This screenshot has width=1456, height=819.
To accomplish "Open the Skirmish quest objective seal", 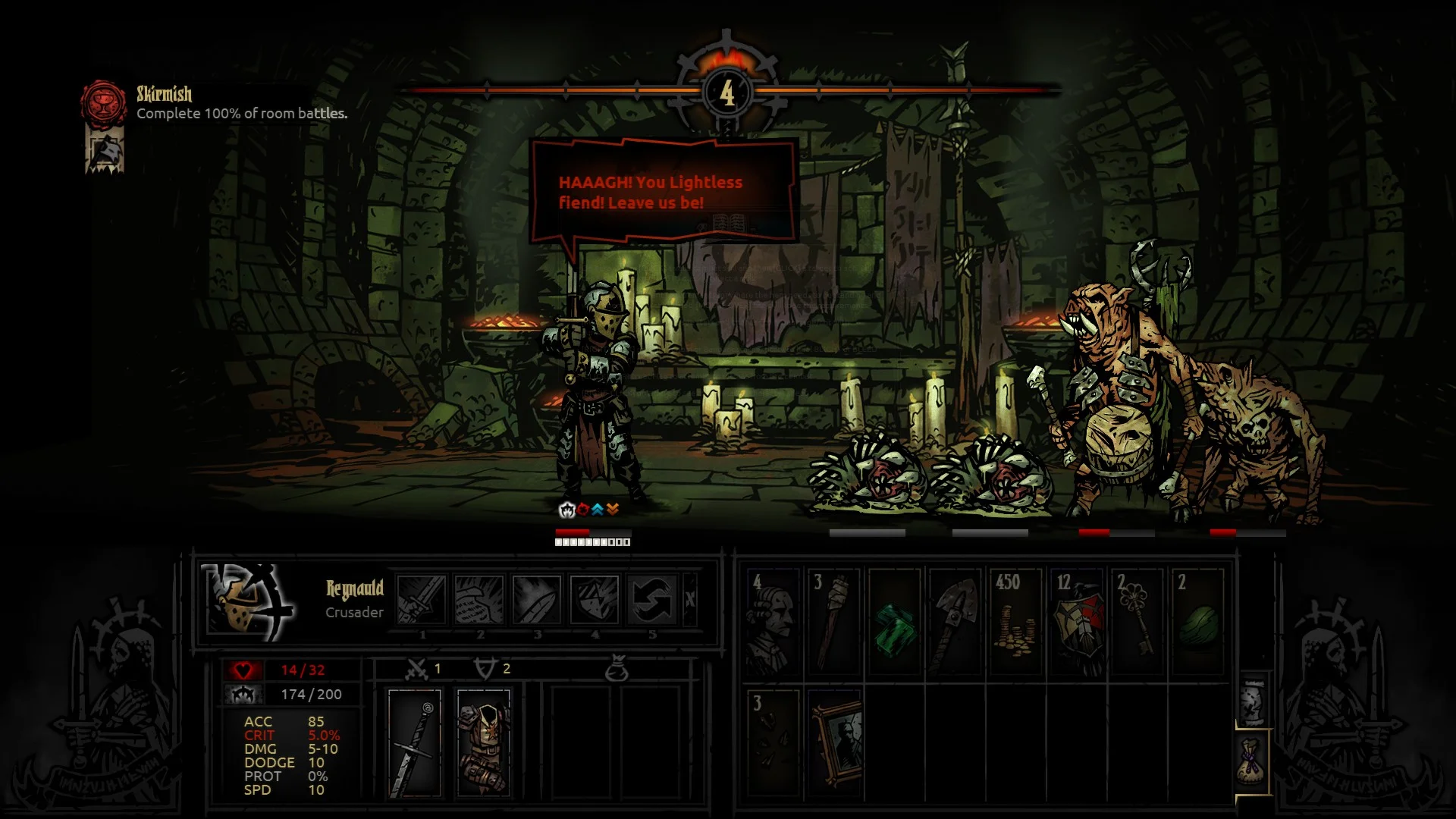I will click(x=103, y=104).
